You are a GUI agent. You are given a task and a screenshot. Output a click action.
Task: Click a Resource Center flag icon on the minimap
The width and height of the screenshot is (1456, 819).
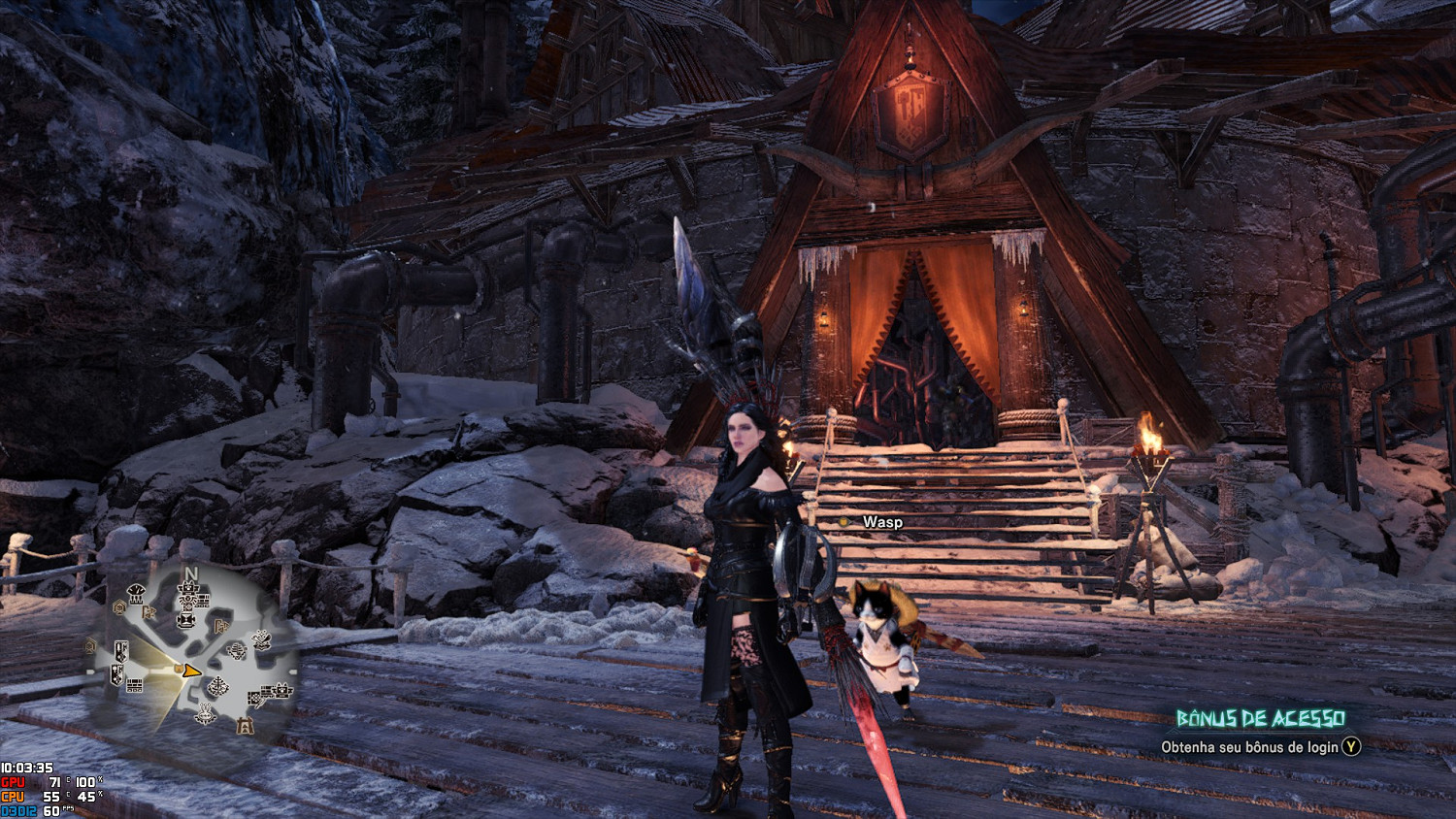click(149, 613)
